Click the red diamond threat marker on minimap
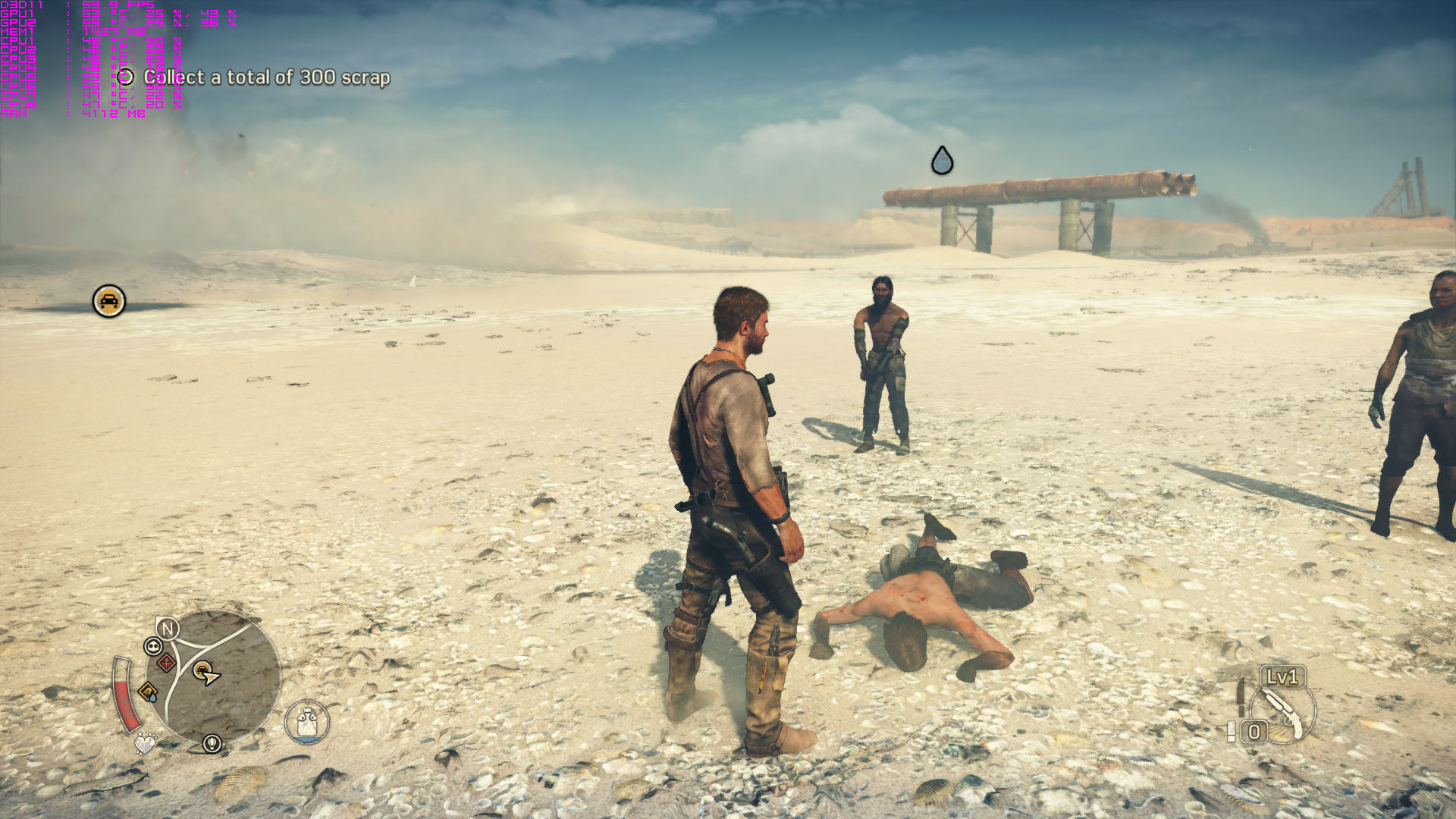Viewport: 1456px width, 819px height. (x=166, y=663)
